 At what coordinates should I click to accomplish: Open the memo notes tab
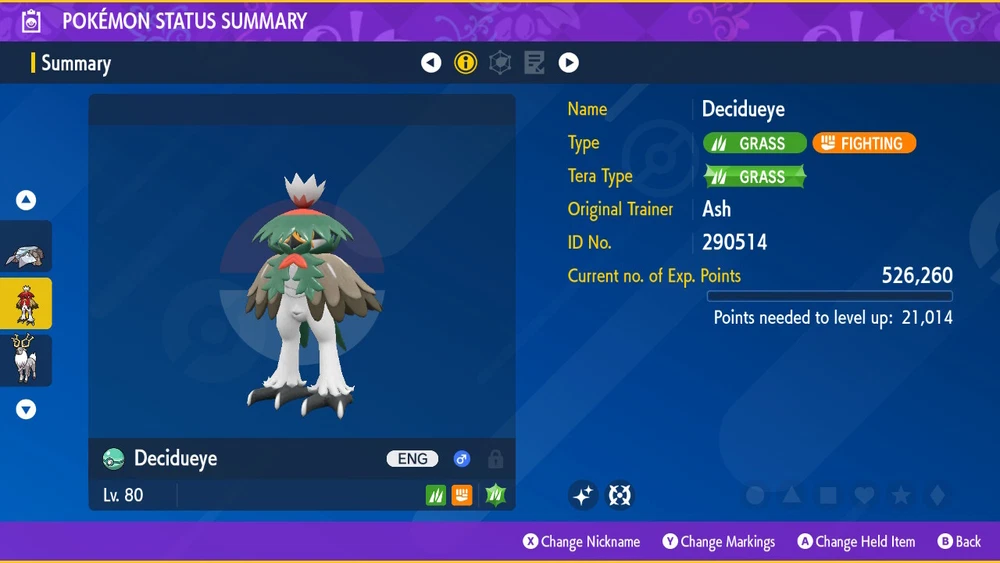tap(534, 63)
